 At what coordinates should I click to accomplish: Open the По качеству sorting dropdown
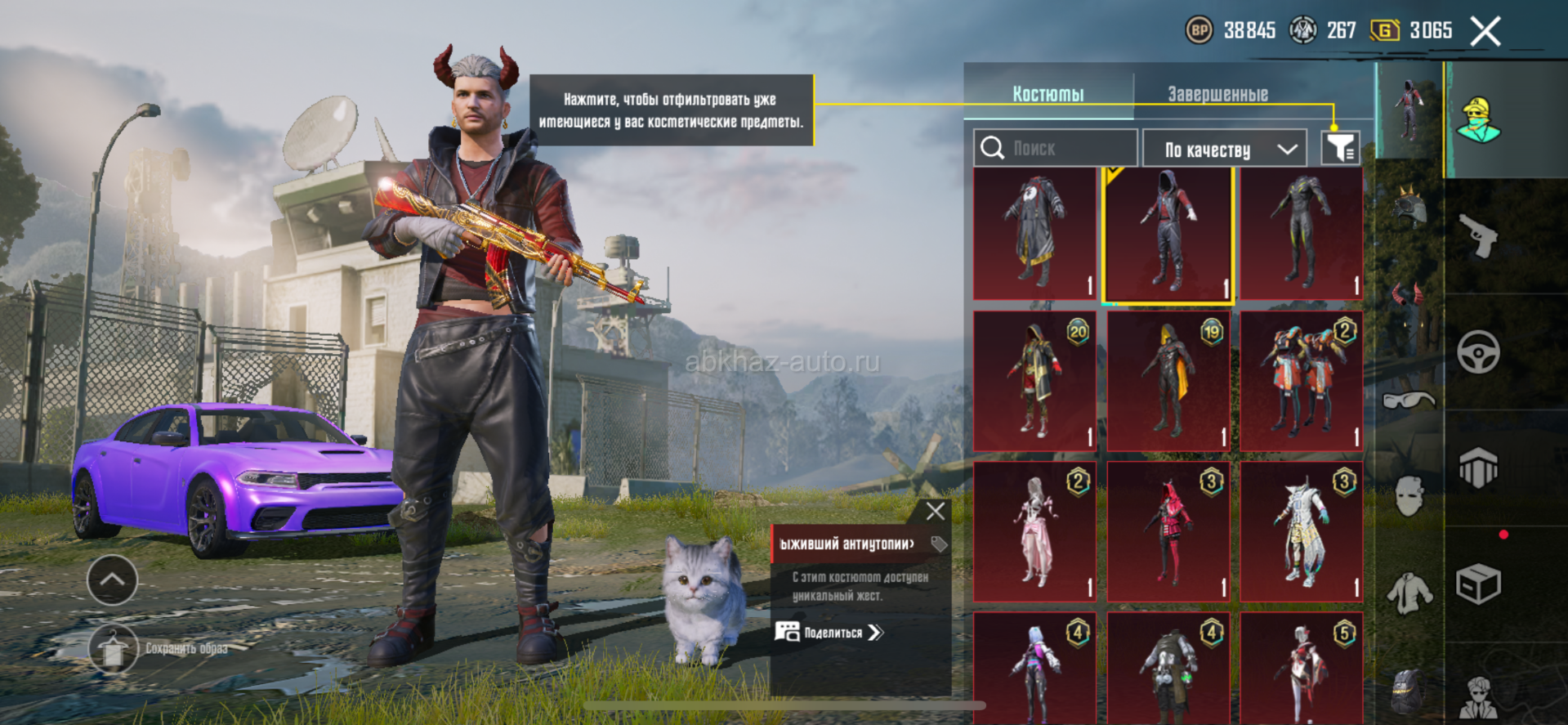tap(1224, 150)
